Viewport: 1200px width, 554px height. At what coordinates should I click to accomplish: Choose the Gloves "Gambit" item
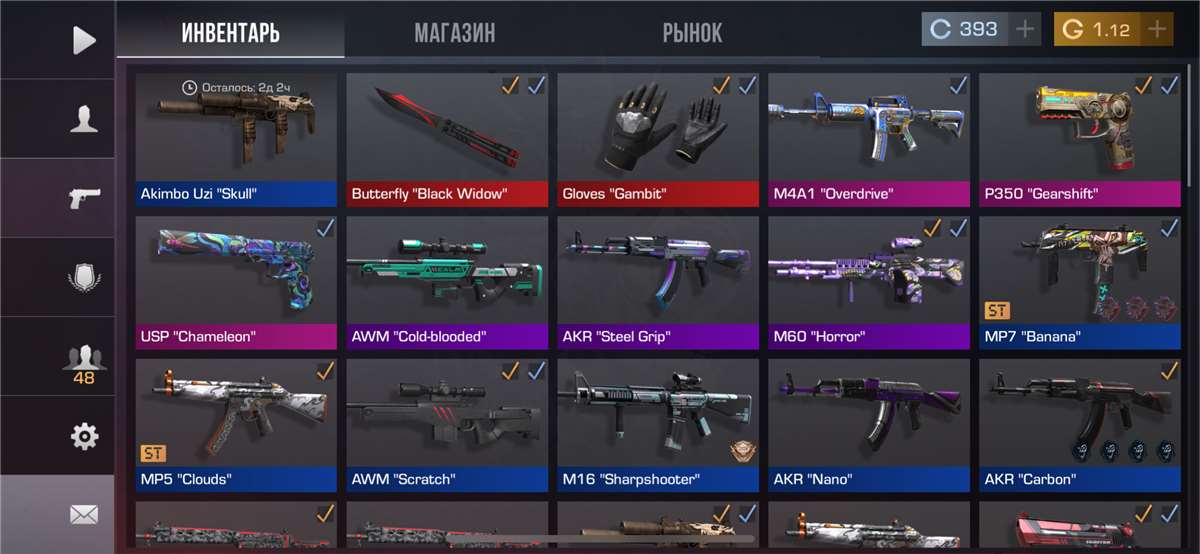[x=658, y=139]
